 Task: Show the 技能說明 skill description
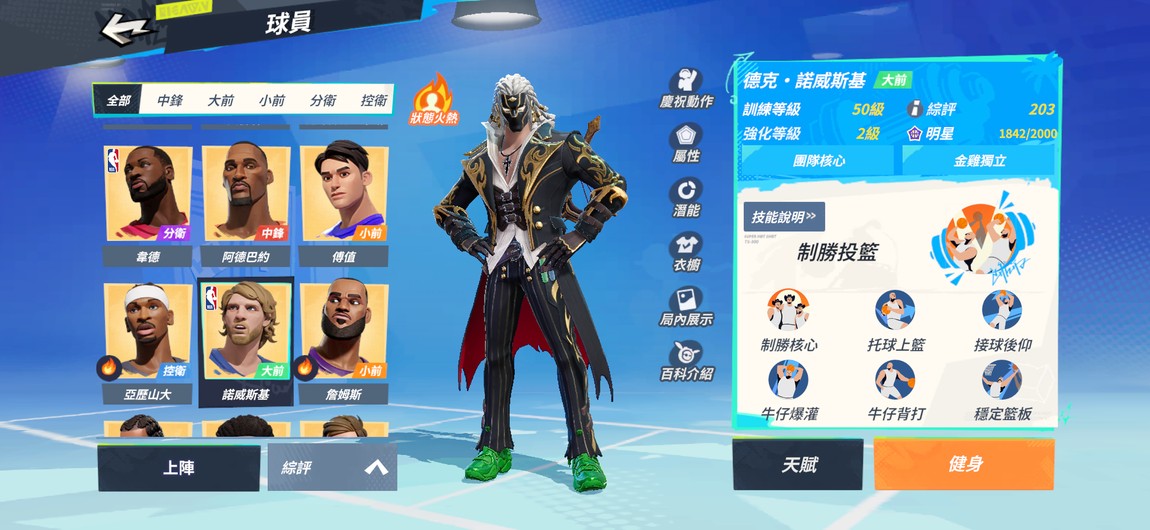coord(783,216)
